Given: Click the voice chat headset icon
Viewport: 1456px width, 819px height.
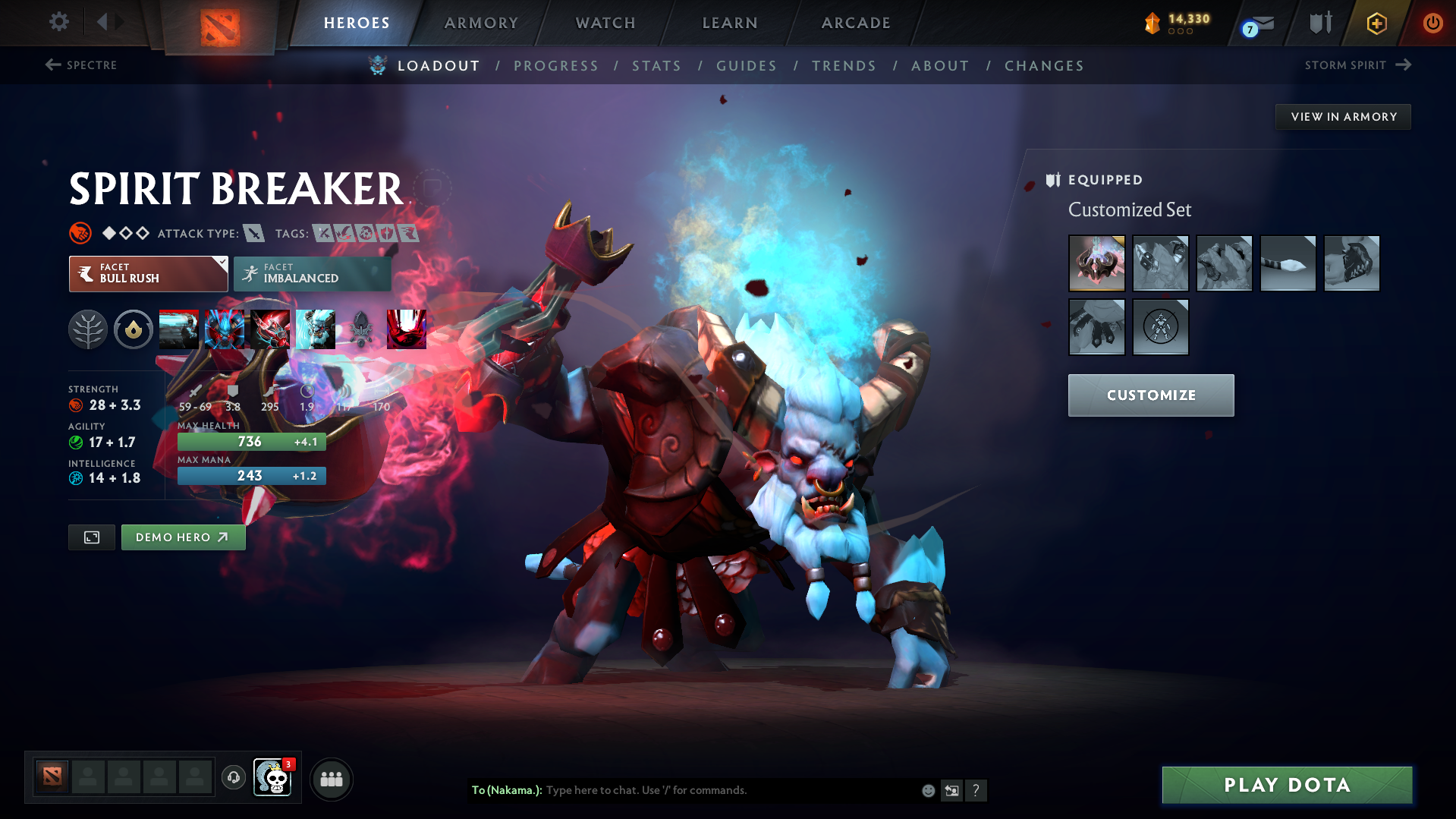Looking at the screenshot, I should [233, 779].
